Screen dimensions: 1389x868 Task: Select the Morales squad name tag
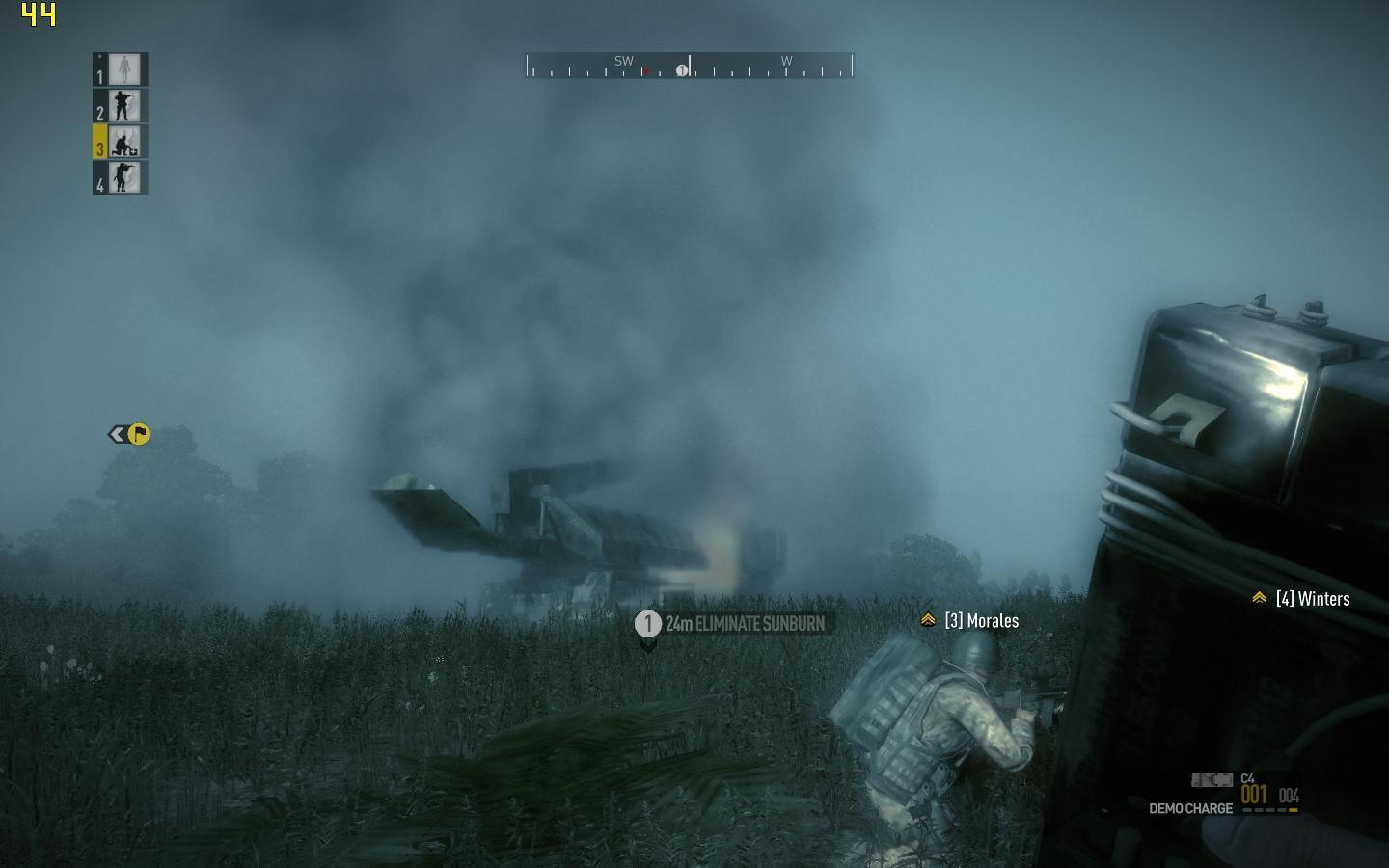[x=970, y=621]
